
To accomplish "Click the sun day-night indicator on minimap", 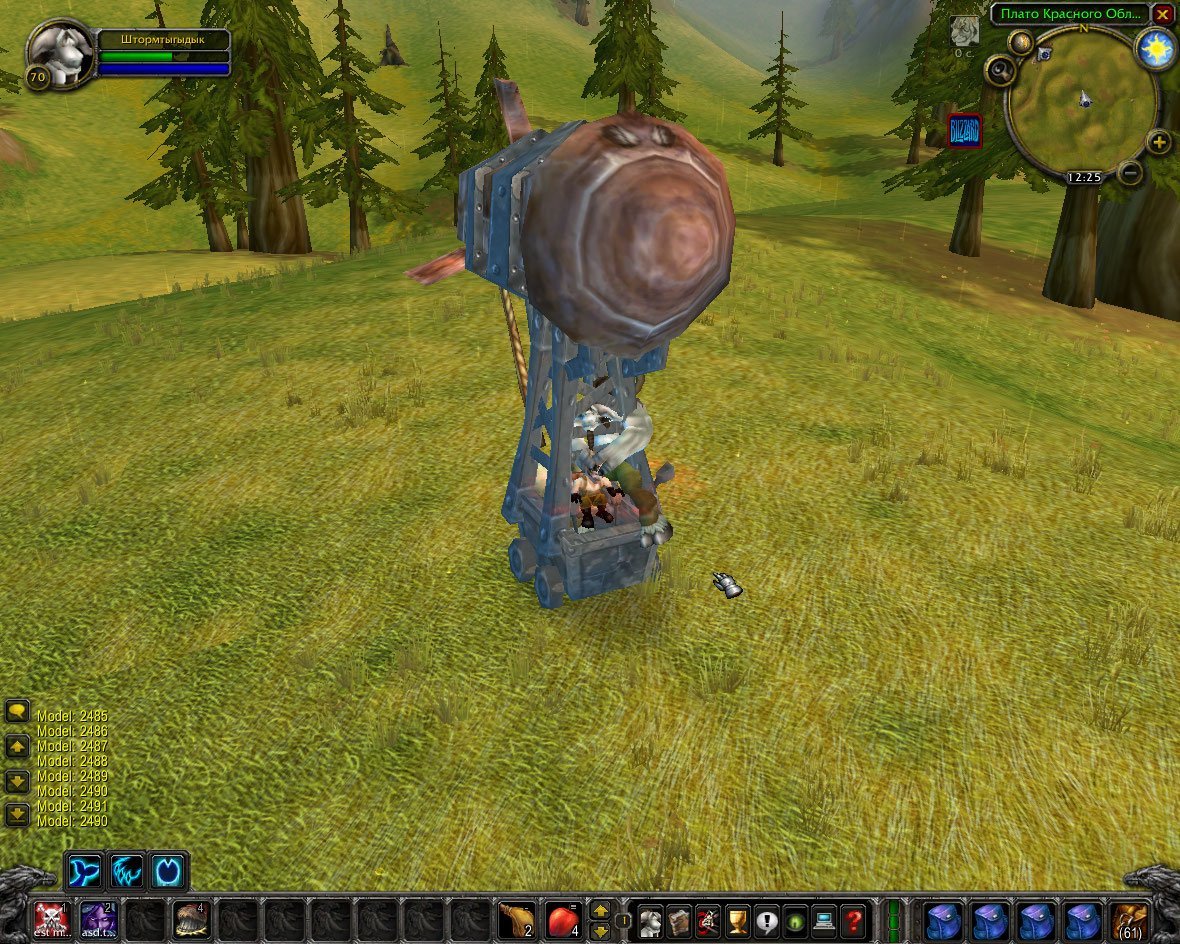I will coord(1156,48).
